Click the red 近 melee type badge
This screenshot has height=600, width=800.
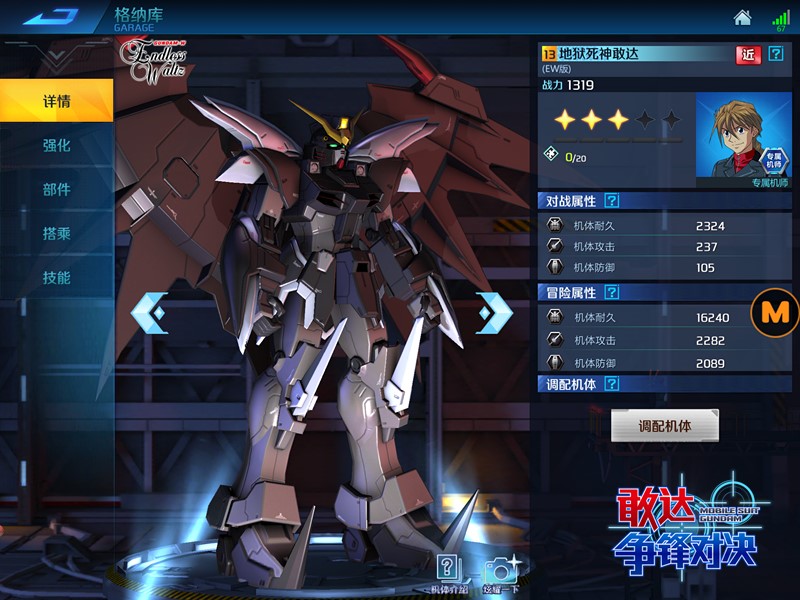(x=747, y=54)
